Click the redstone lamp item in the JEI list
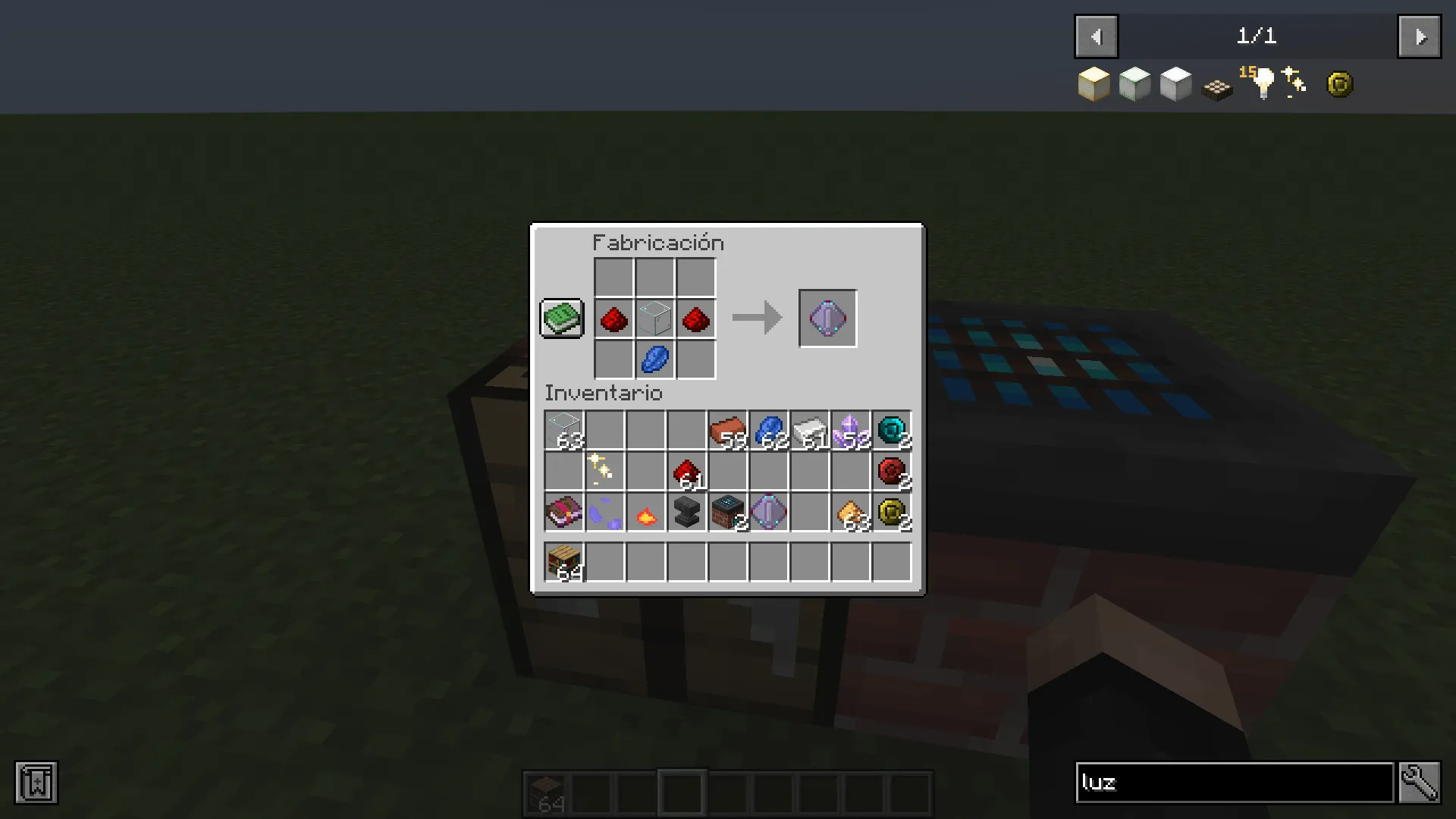1456x819 pixels. tap(1216, 88)
